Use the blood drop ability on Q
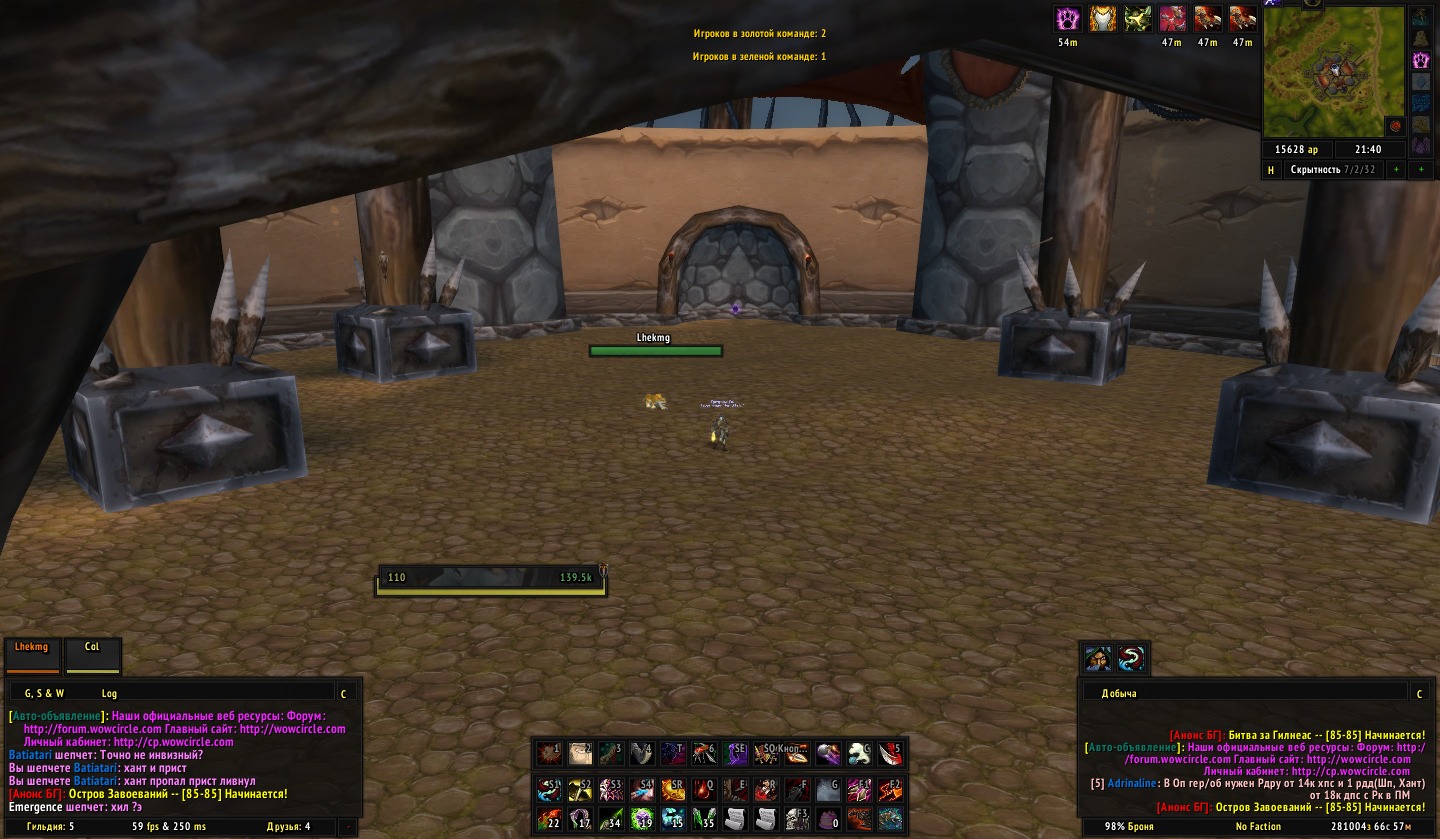1440x839 pixels. pyautogui.click(x=704, y=790)
